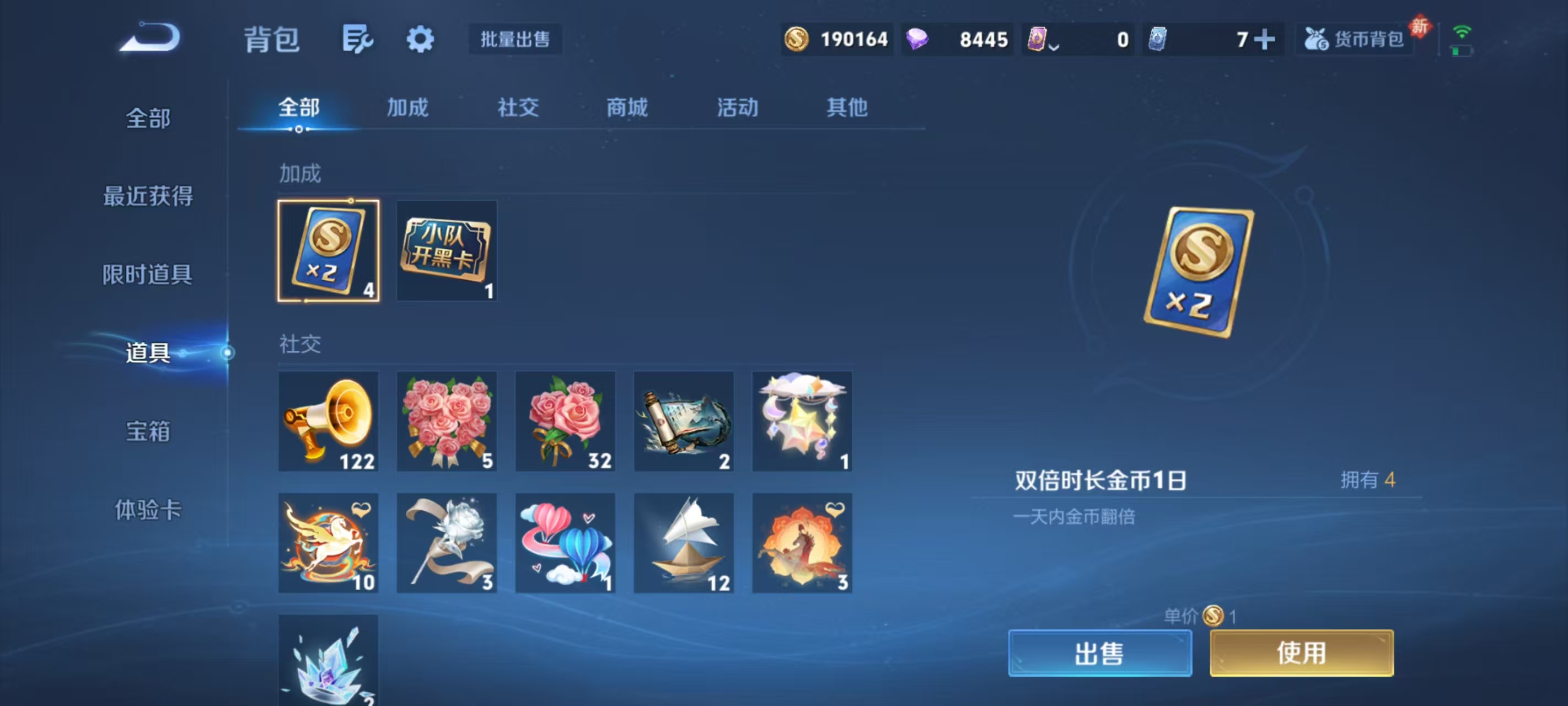Screen dimensions: 1568x706
Task: Toggle selection of the crystal shard item
Action: coord(327,661)
